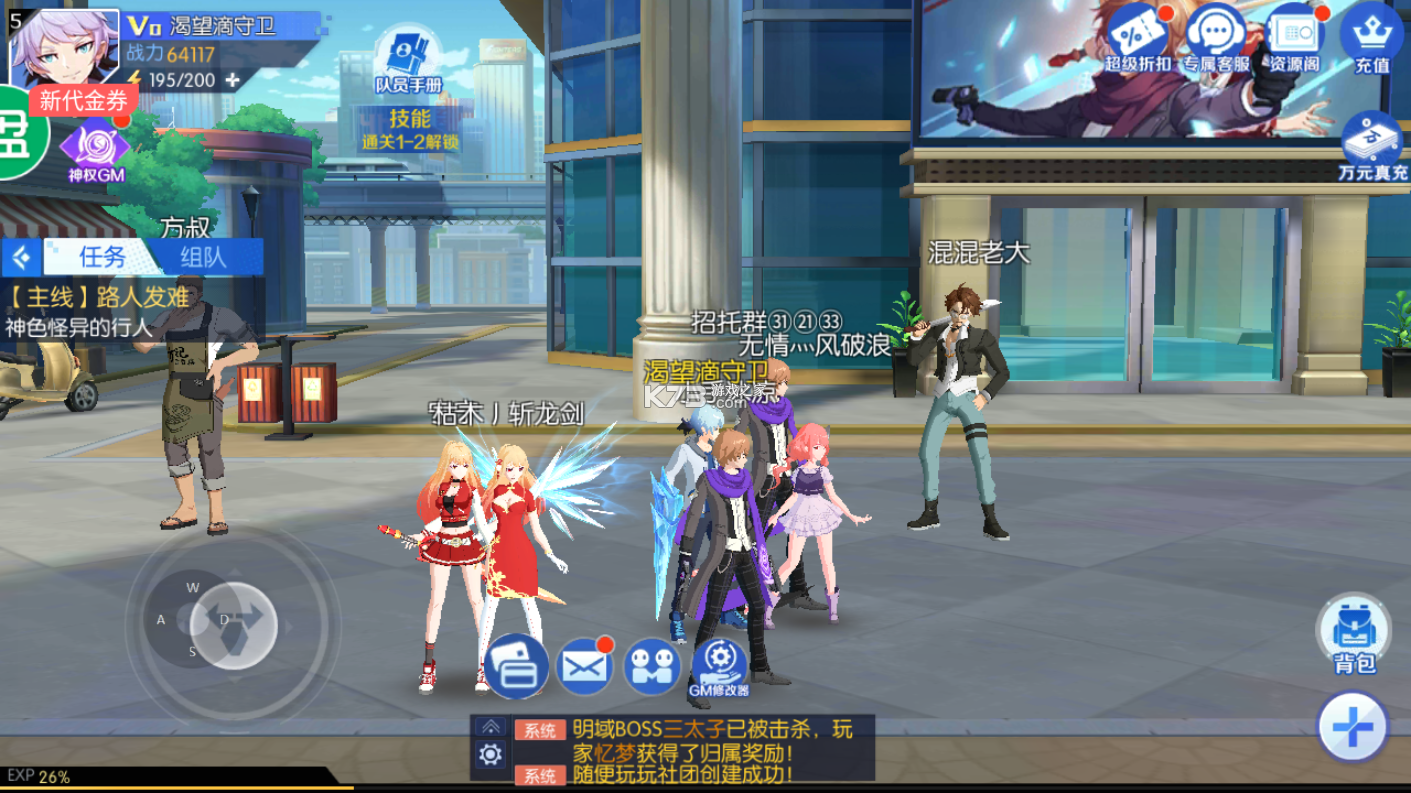This screenshot has width=1411, height=793.
Task: Open the 充值 recharge menu
Action: (x=1372, y=36)
